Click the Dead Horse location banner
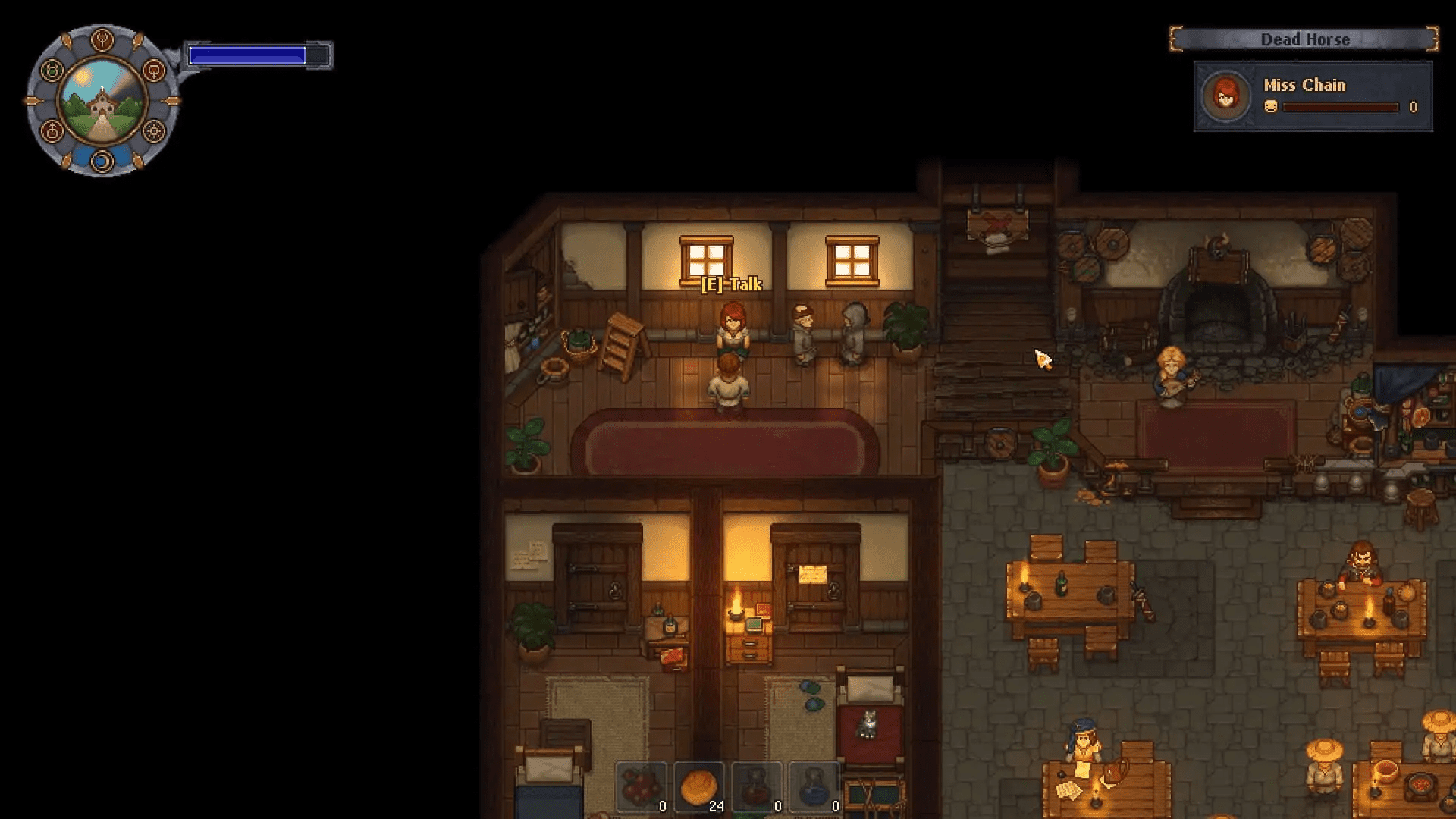The height and width of the screenshot is (819, 1456). [1305, 39]
